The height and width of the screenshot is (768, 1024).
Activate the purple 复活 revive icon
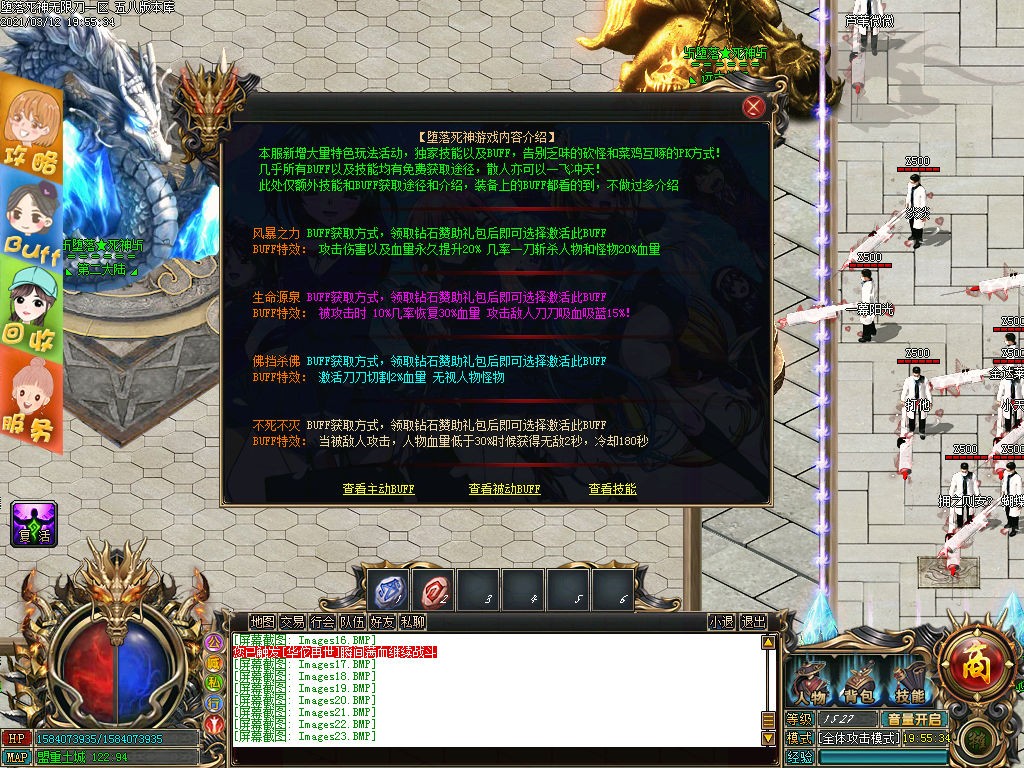coord(34,524)
